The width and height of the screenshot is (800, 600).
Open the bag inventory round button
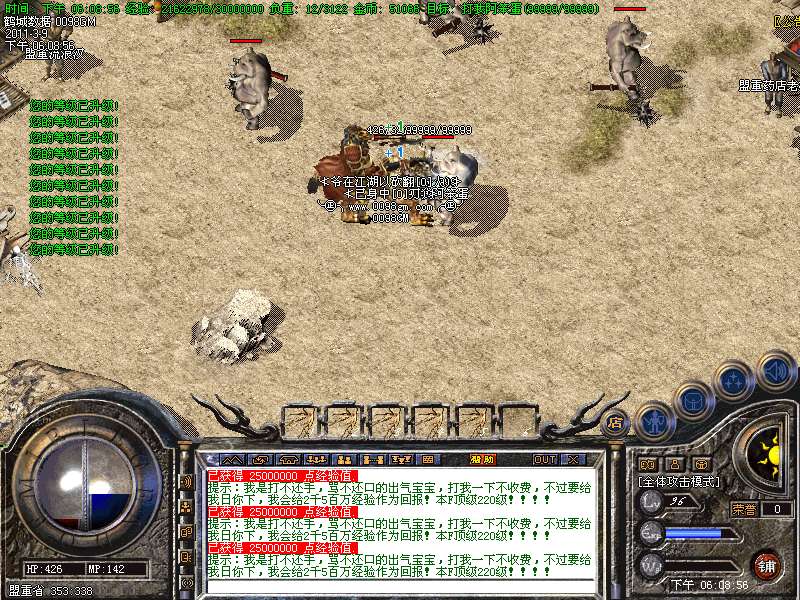click(x=693, y=401)
